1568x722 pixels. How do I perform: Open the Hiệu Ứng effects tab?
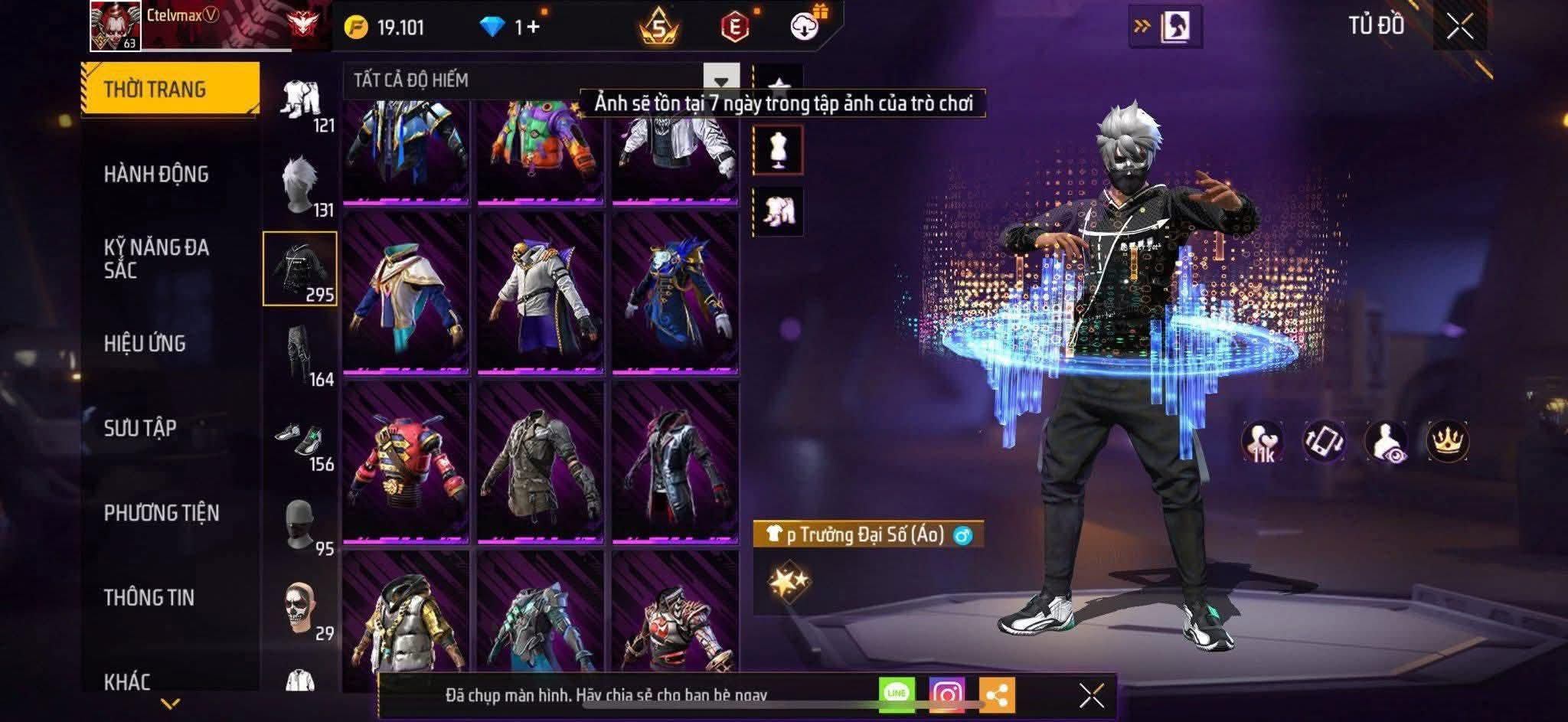(x=145, y=343)
